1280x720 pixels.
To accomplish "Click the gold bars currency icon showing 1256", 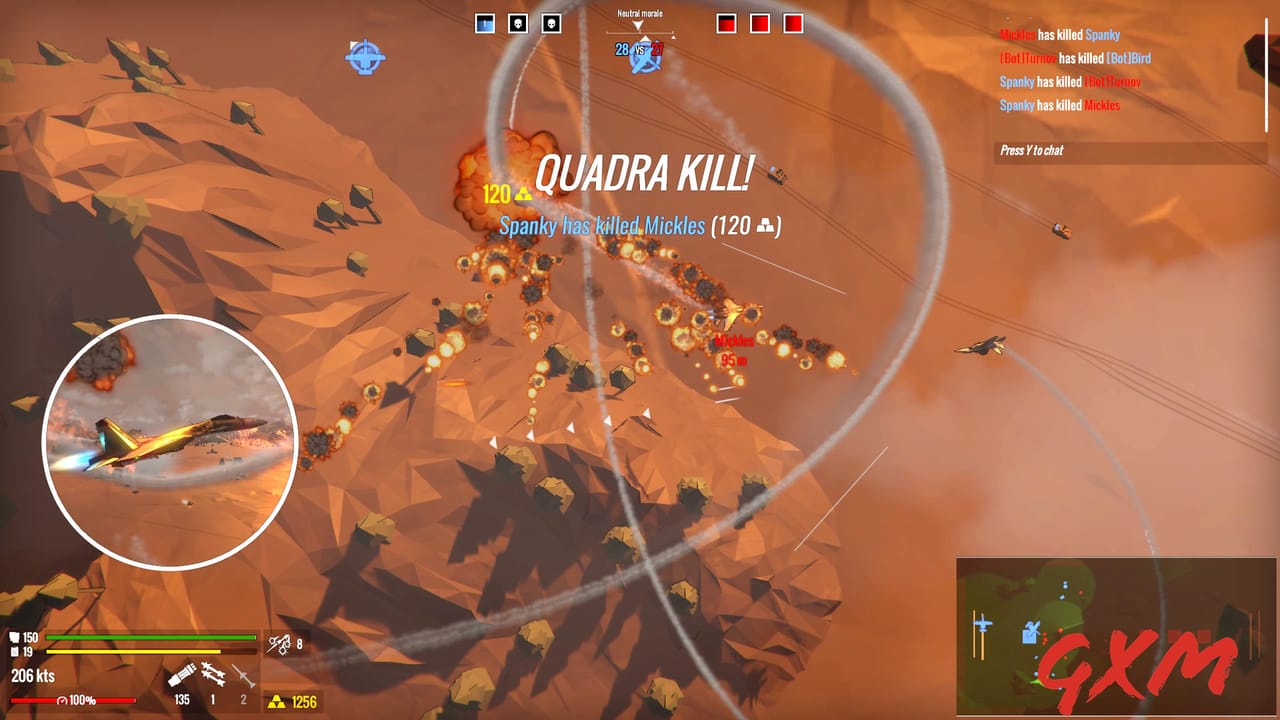I will pyautogui.click(x=278, y=701).
